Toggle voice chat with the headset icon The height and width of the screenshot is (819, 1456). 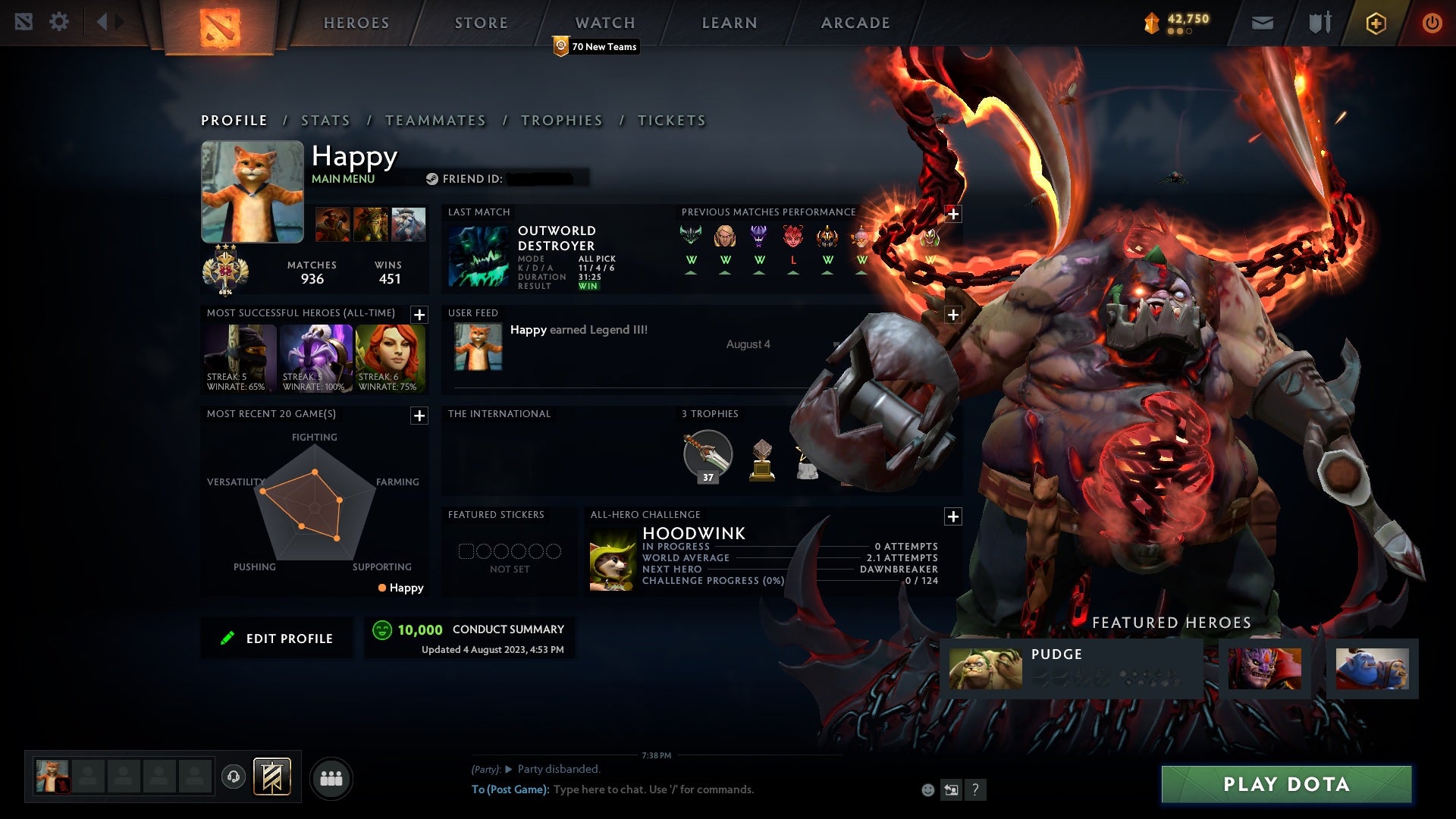click(x=234, y=778)
